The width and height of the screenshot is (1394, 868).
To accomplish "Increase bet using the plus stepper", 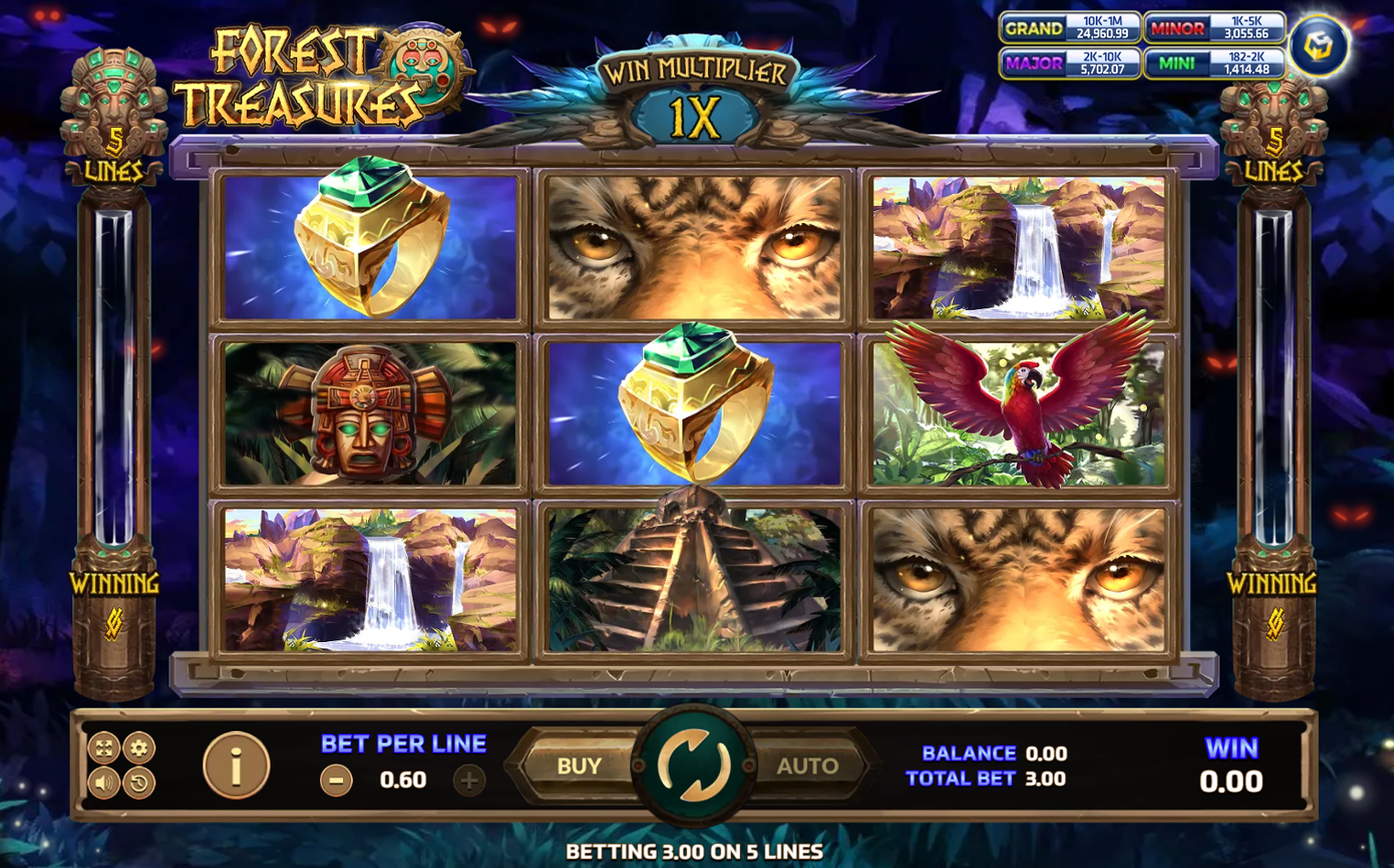I will tap(469, 779).
